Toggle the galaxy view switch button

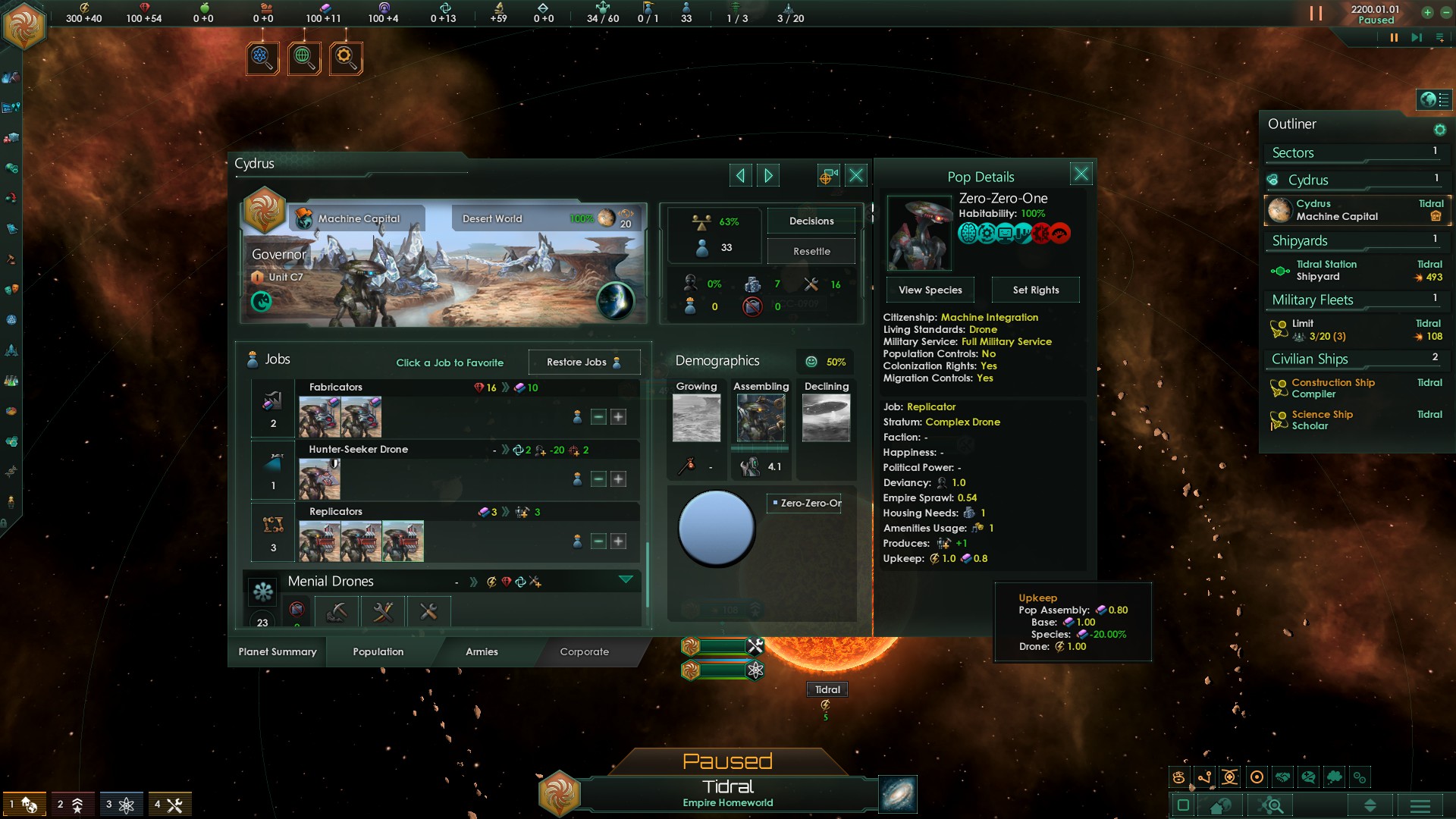[x=1183, y=805]
